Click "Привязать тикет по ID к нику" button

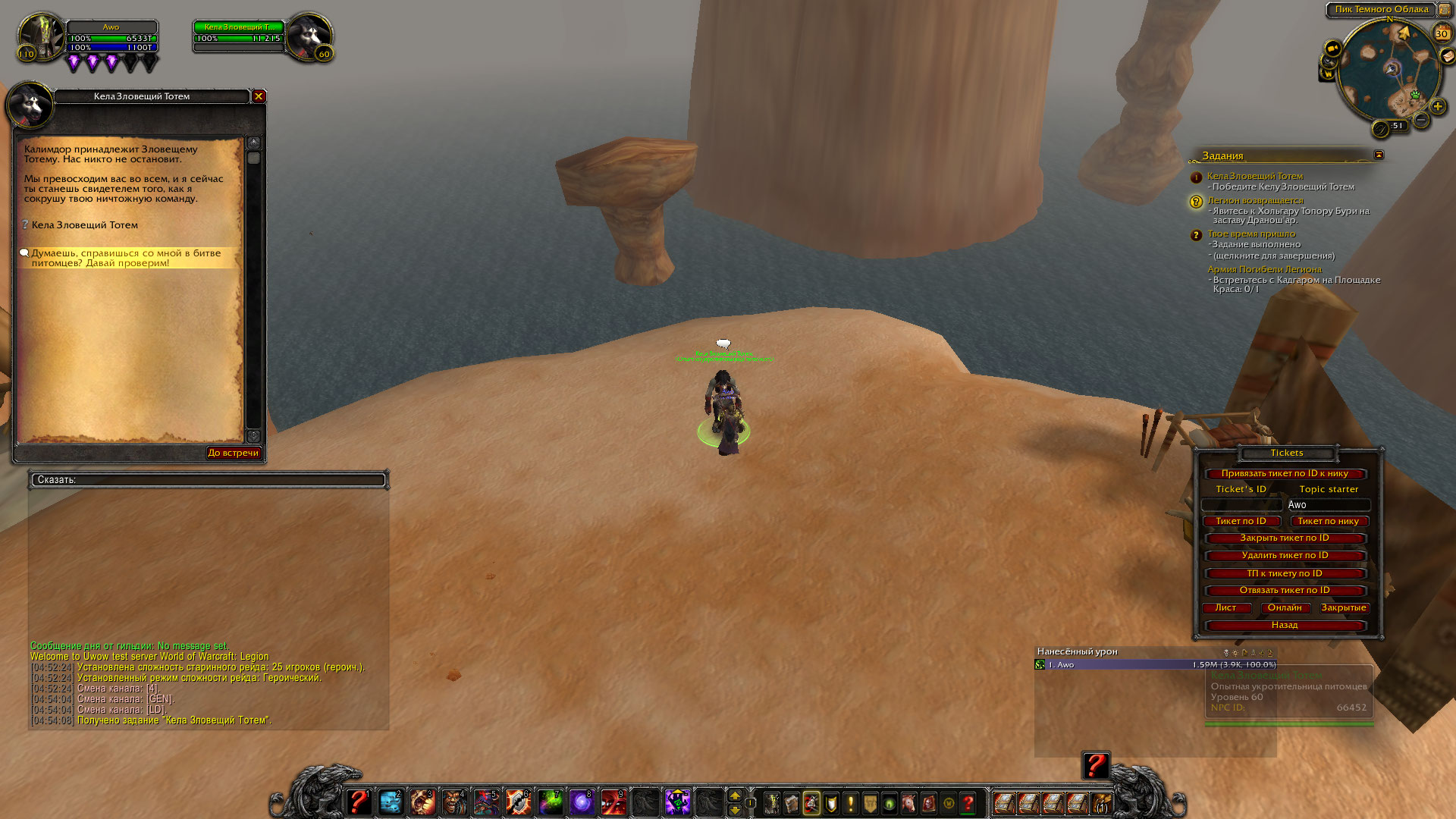tap(1285, 473)
